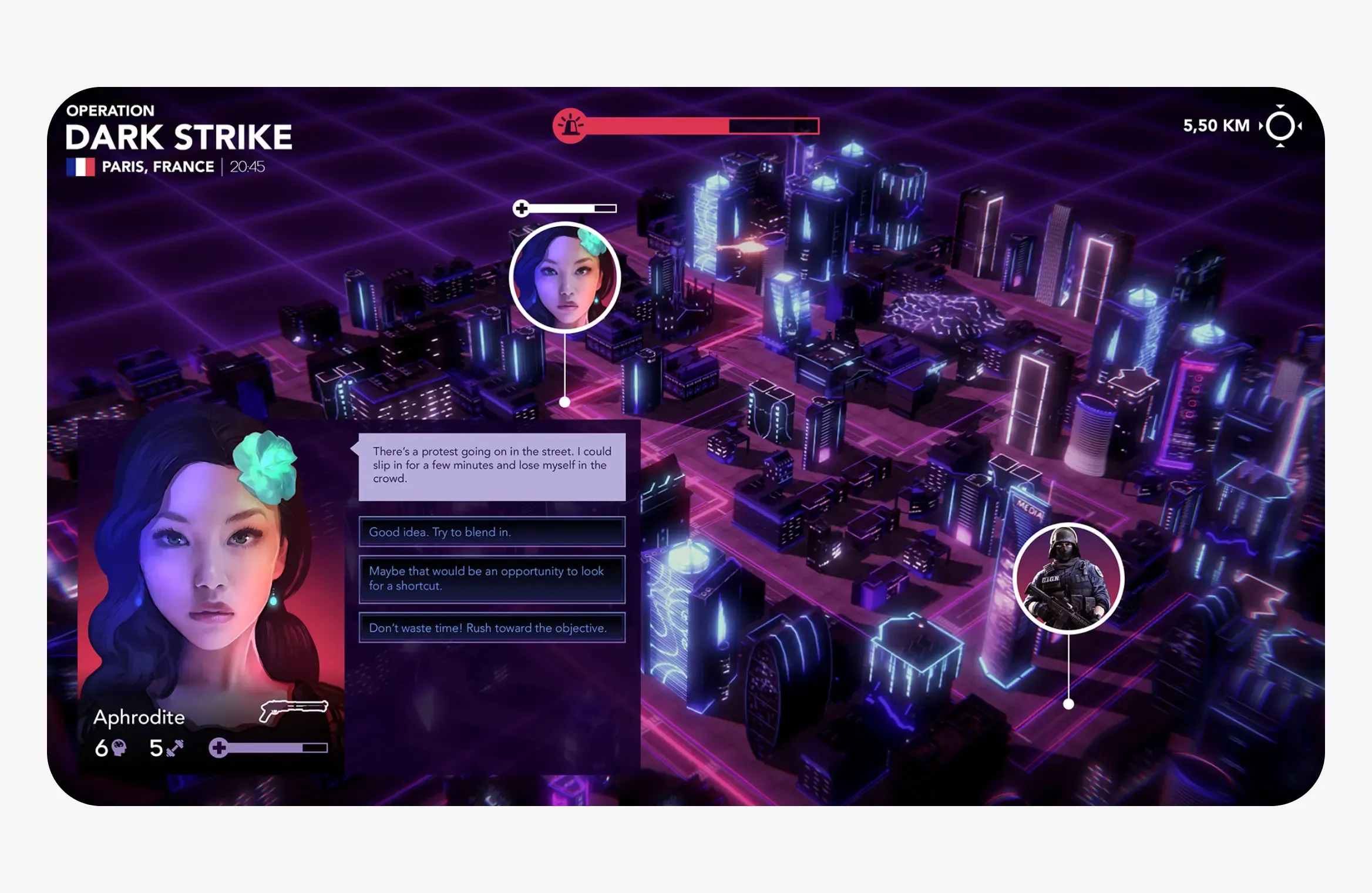Viewport: 1372px width, 893px height.
Task: Click the French flag icon beside Paris, France
Action: [x=79, y=167]
